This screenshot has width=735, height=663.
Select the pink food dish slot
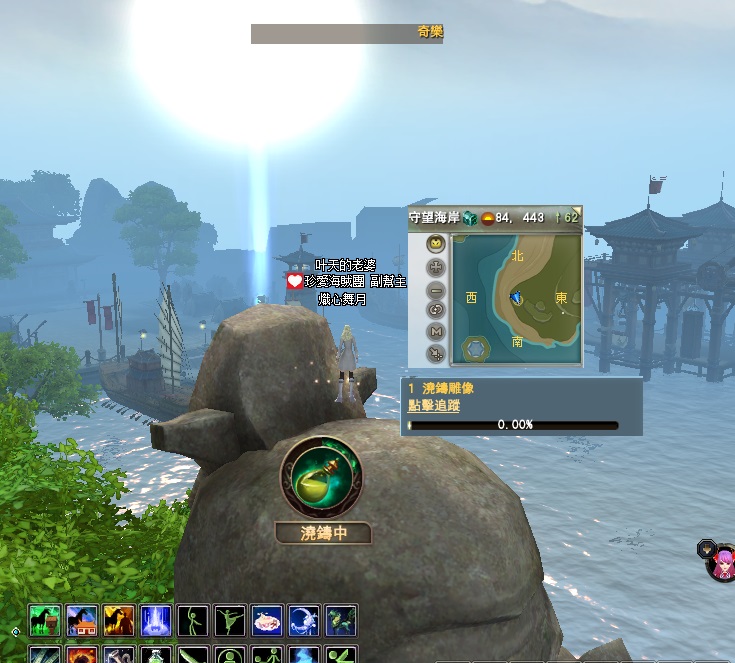267,621
